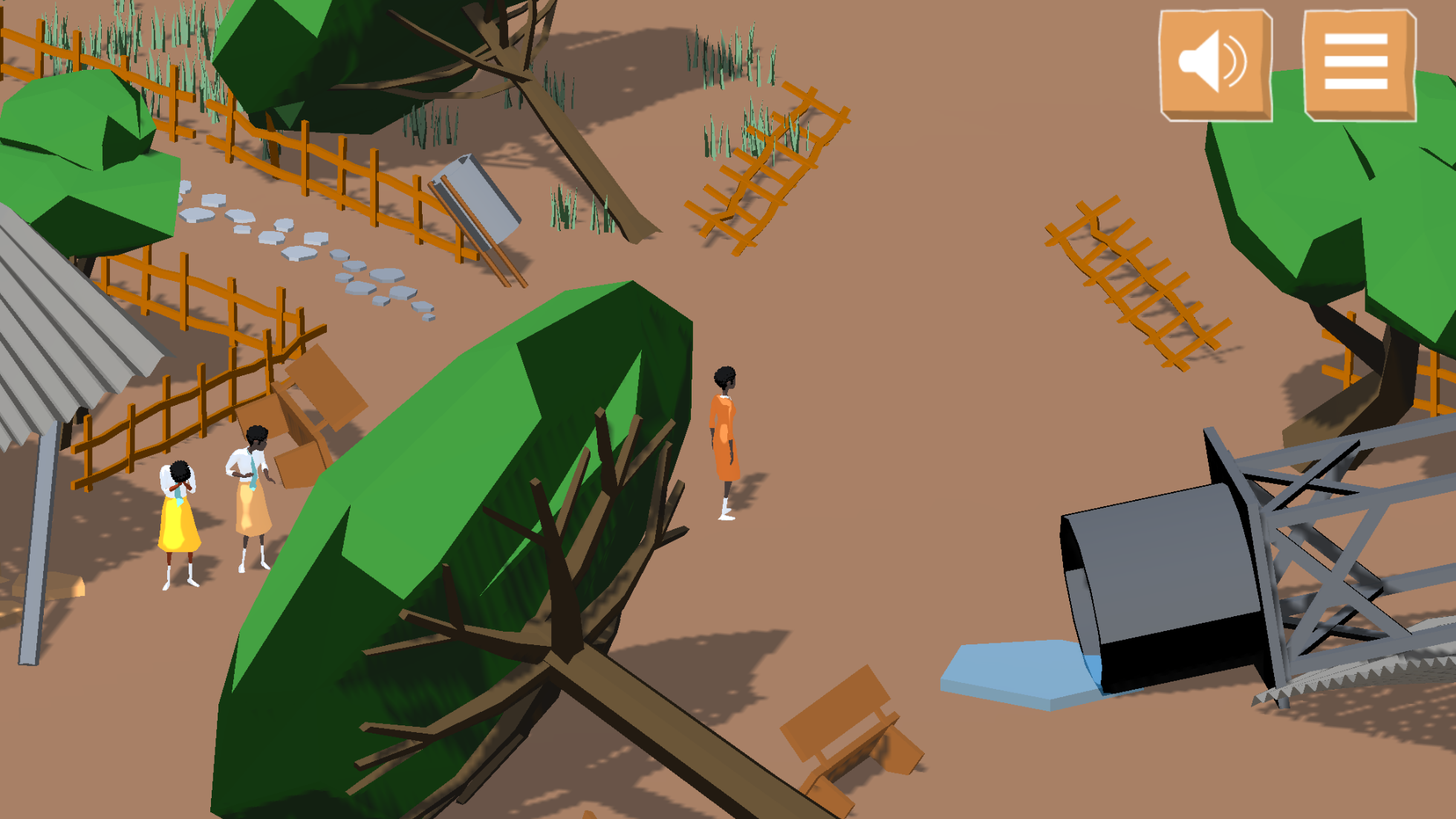Open the hamburger menu

coord(1359,64)
